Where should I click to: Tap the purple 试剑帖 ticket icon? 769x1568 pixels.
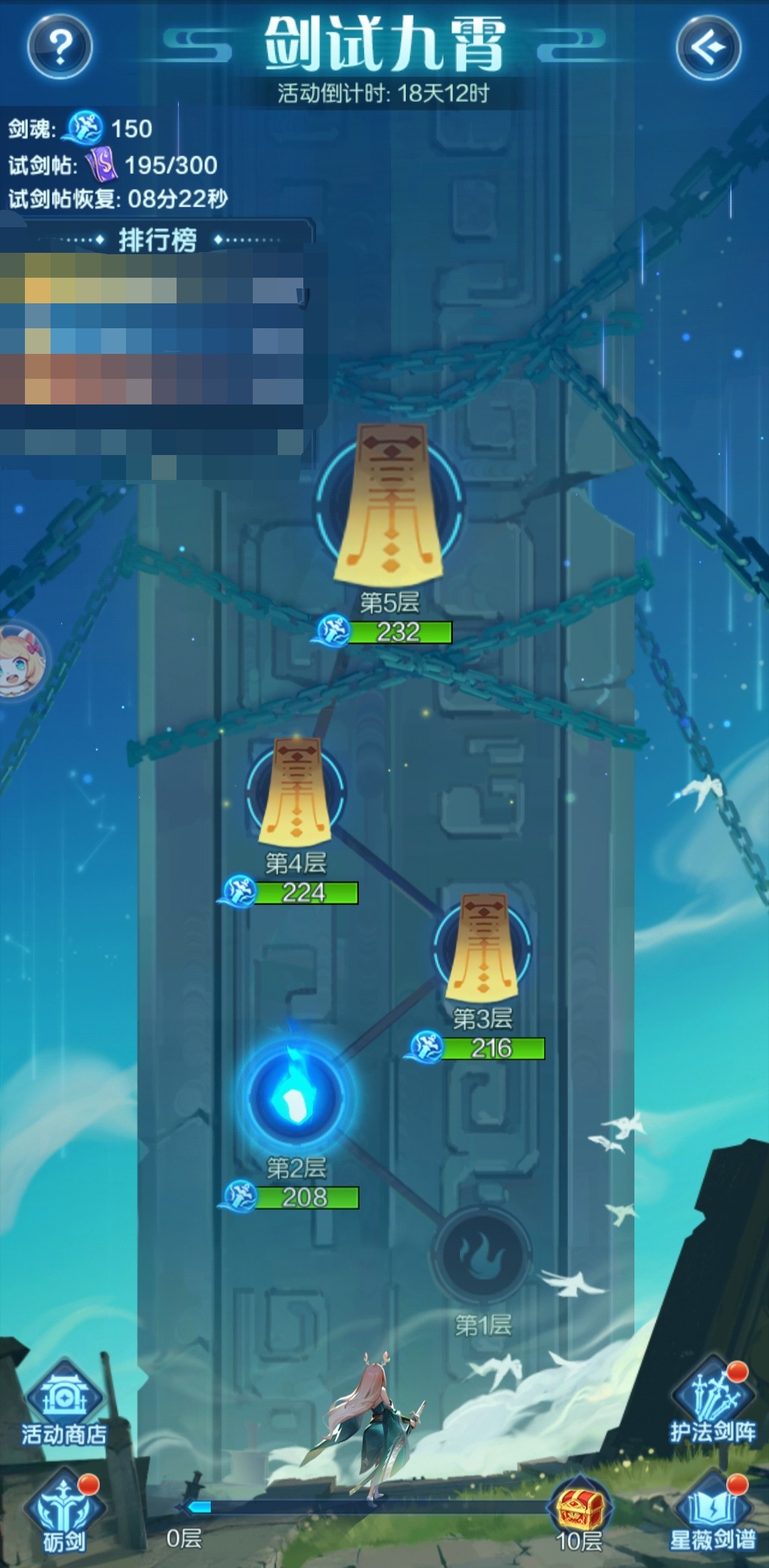(x=101, y=164)
